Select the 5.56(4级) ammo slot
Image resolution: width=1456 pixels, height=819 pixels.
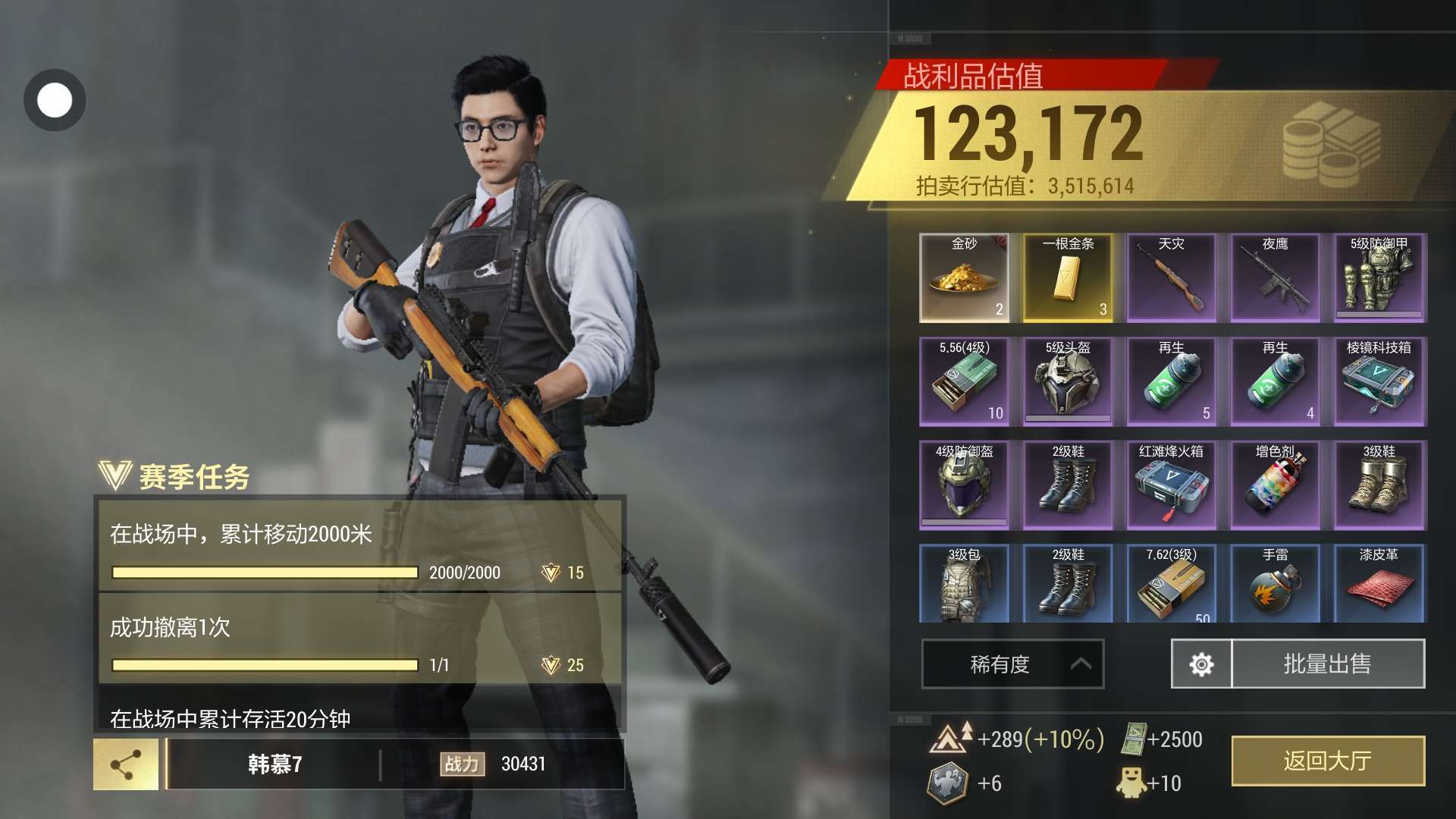pyautogui.click(x=964, y=381)
